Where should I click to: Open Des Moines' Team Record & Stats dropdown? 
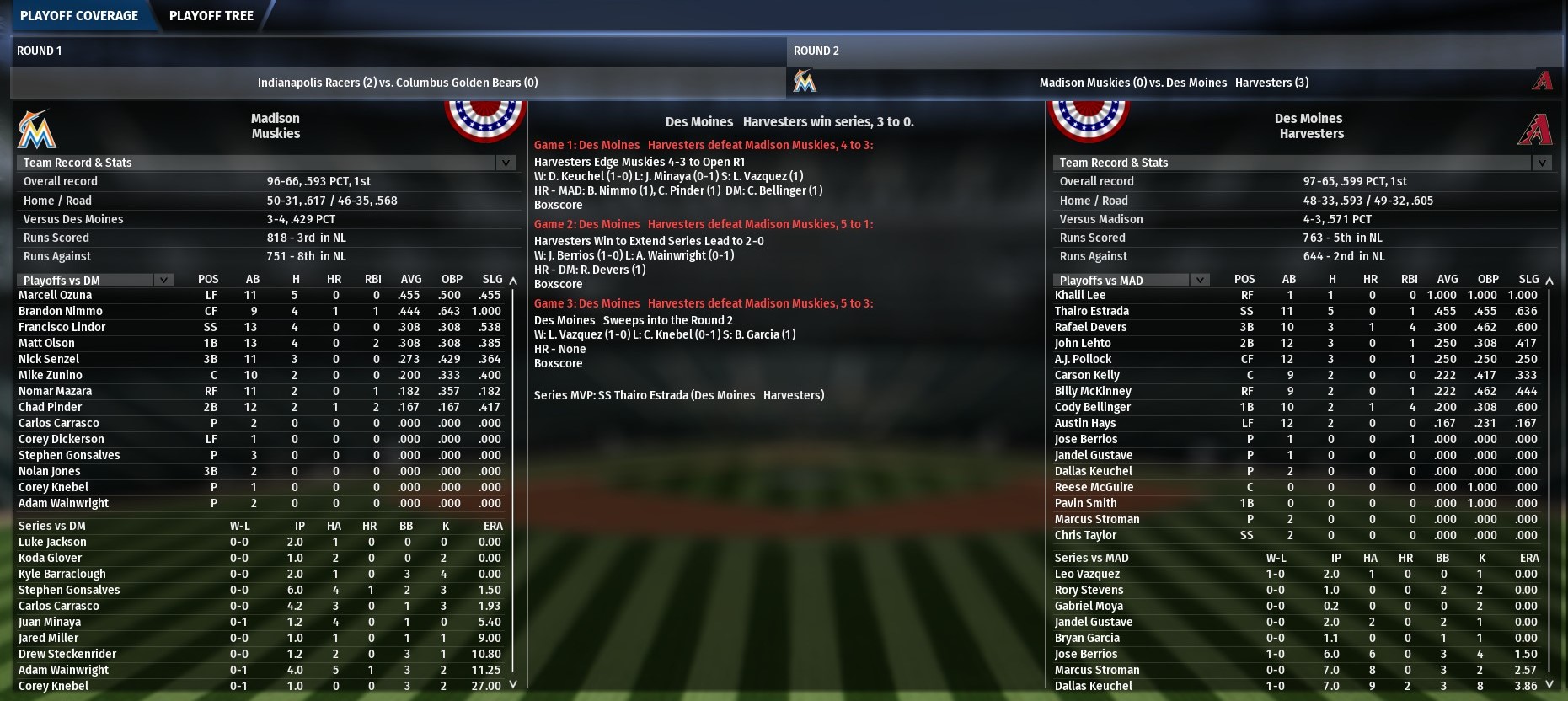(1542, 163)
